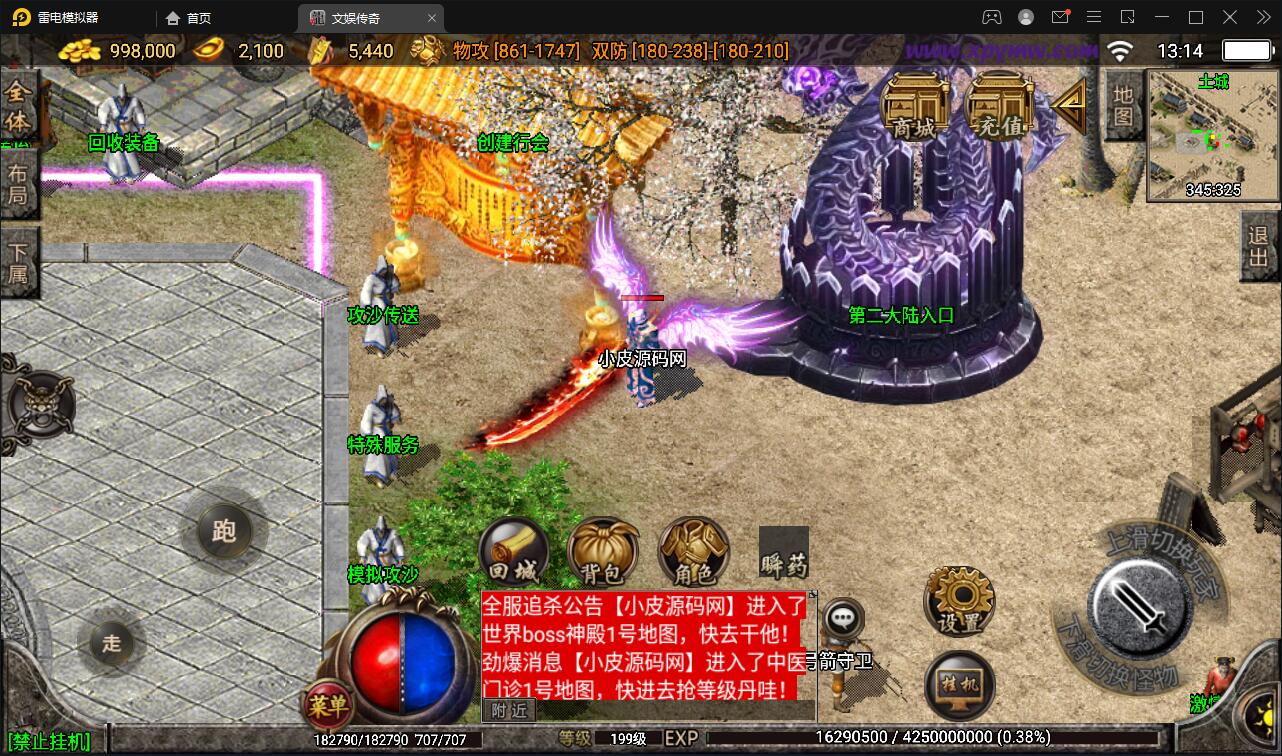The height and width of the screenshot is (756, 1282).
Task: Open the 设置 settings gear icon
Action: pyautogui.click(x=958, y=600)
